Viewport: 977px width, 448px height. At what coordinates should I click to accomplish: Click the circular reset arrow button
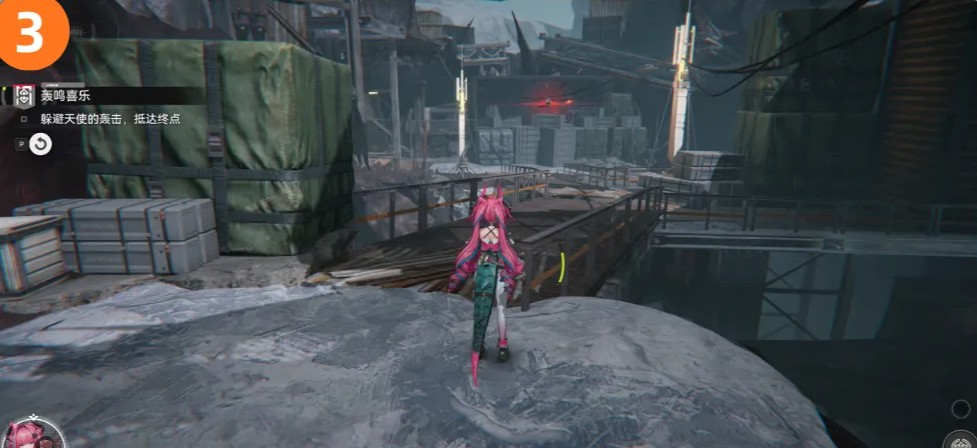[x=40, y=145]
